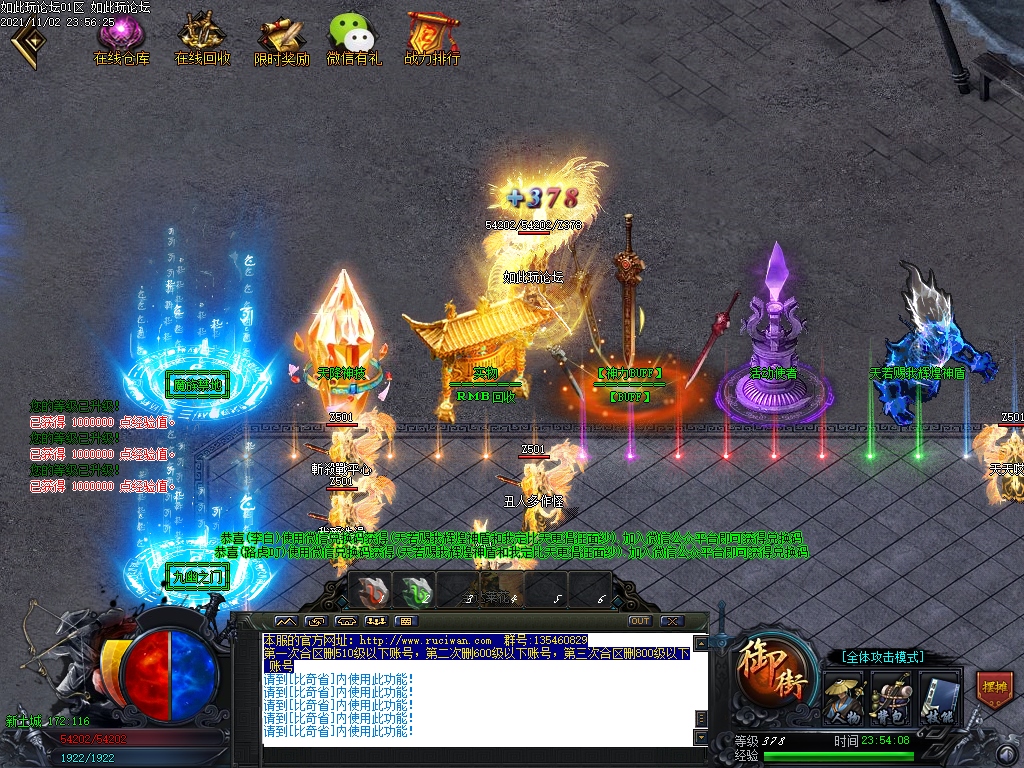The image size is (1024, 768).
Task: Open the 人物 character panel
Action: [x=843, y=698]
